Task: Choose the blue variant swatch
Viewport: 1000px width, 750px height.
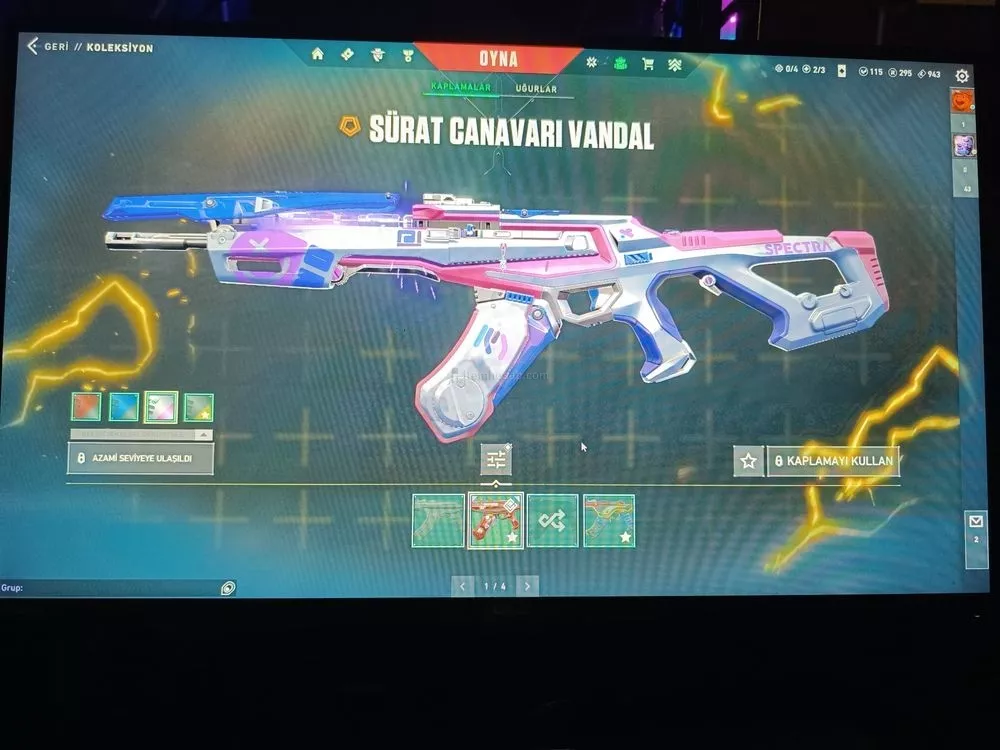Action: click(x=123, y=406)
